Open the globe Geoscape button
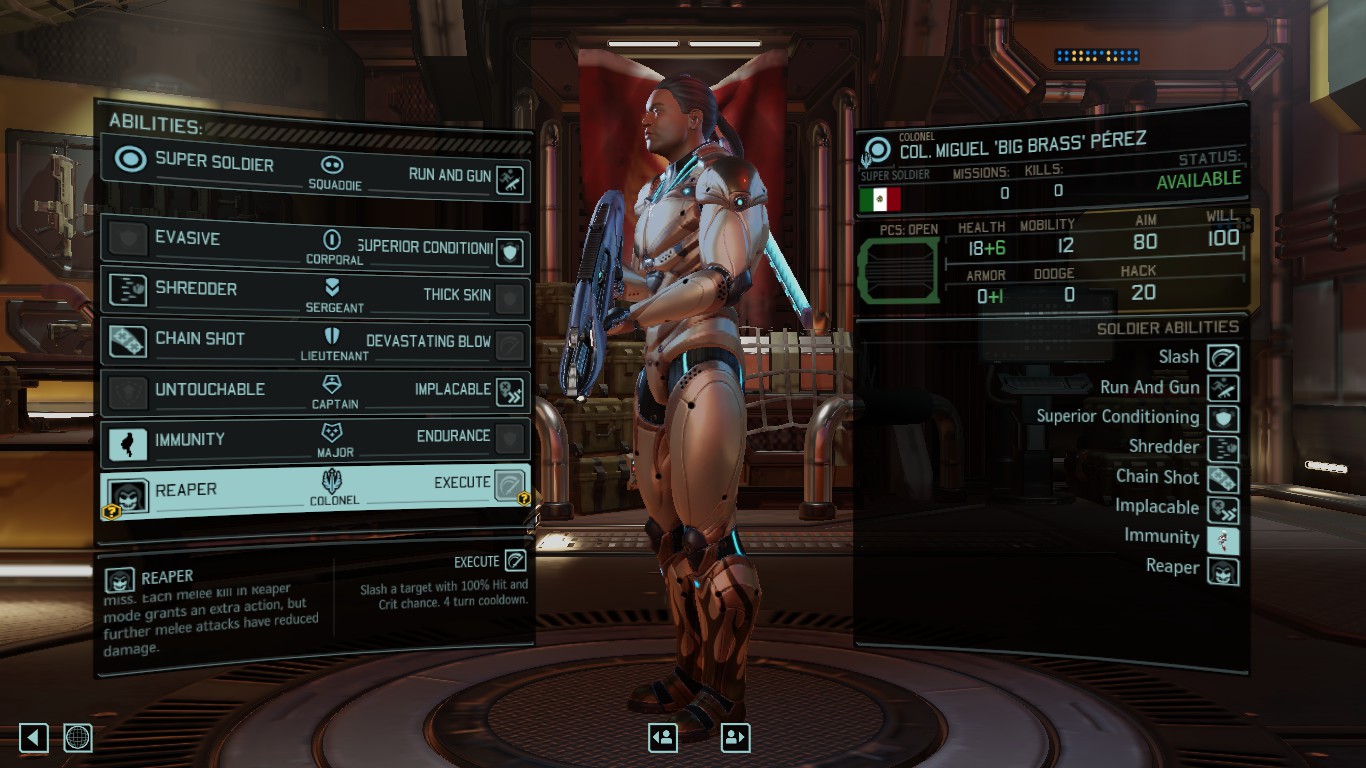 pyautogui.click(x=78, y=738)
